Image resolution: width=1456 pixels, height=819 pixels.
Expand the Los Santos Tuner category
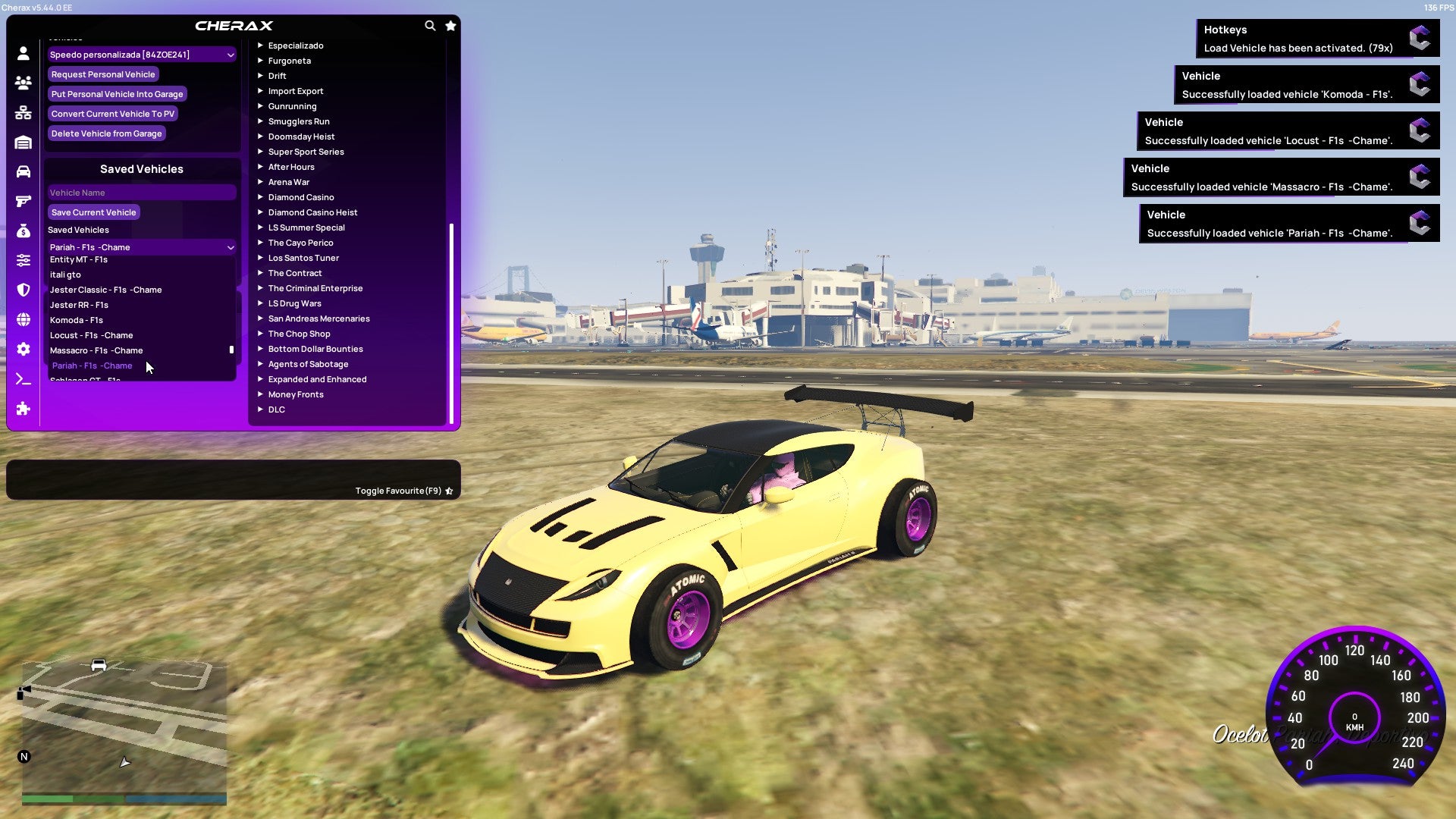click(303, 258)
